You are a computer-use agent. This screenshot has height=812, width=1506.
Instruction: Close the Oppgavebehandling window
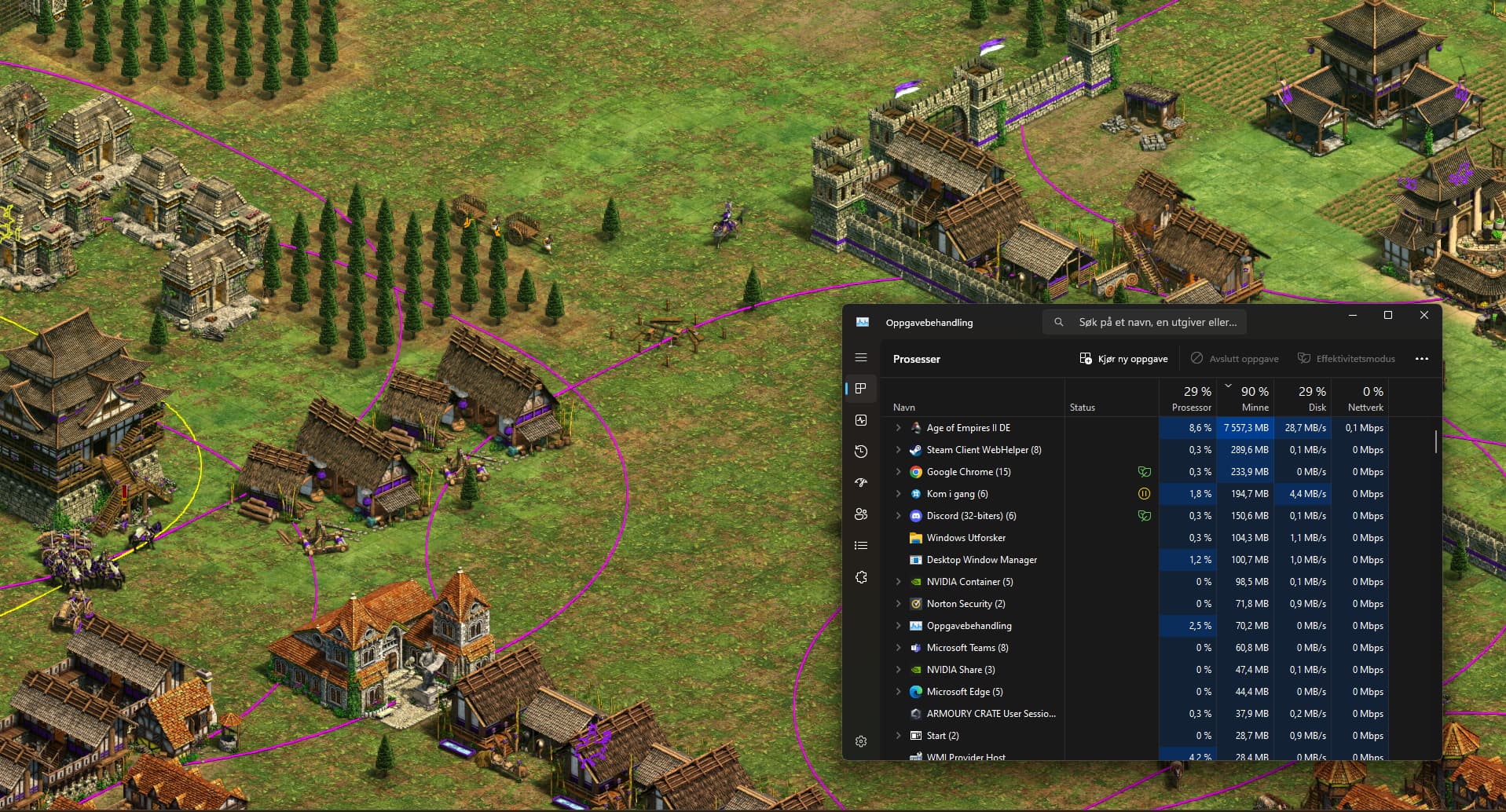pos(1424,315)
